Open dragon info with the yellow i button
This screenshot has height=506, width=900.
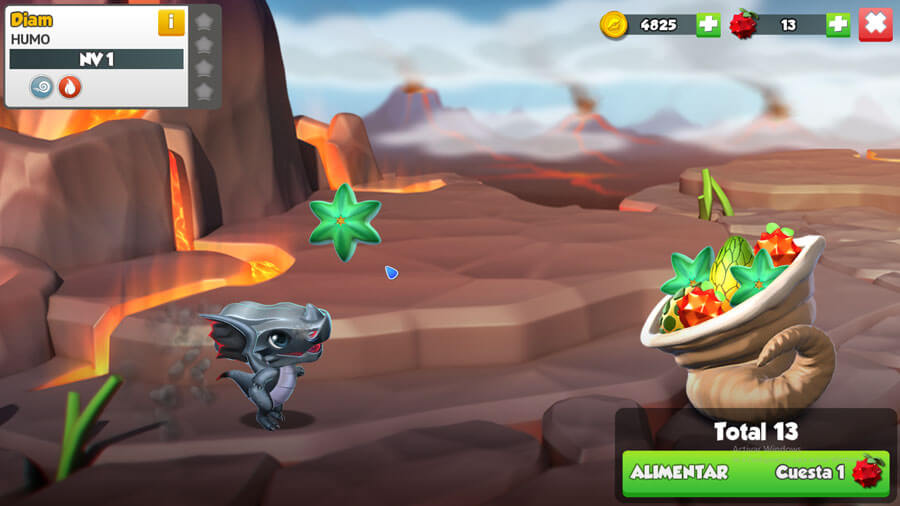171,22
